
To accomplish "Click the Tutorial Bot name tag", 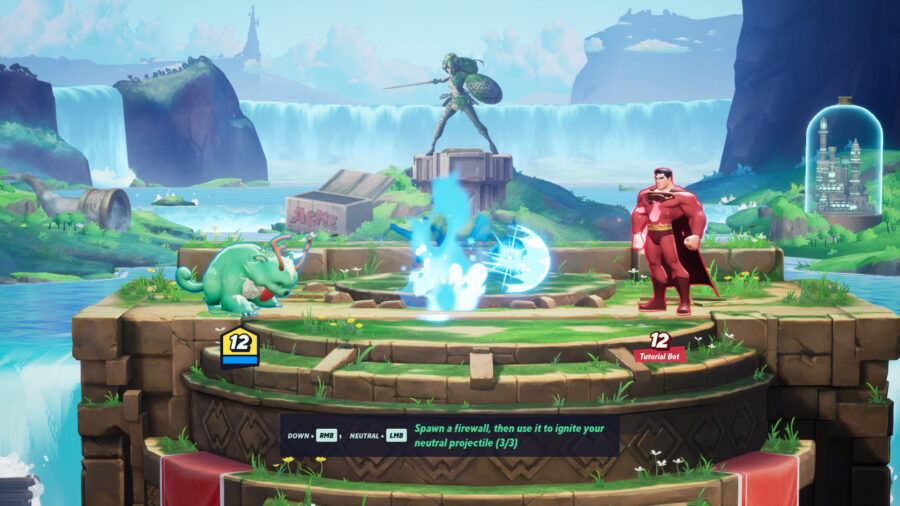I will coord(659,355).
